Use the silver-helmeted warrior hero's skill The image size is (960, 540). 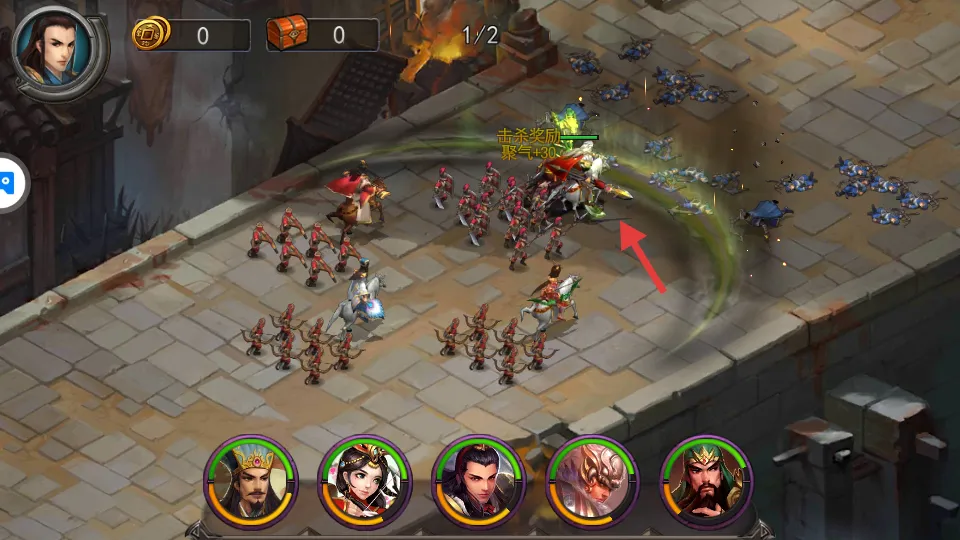(593, 482)
